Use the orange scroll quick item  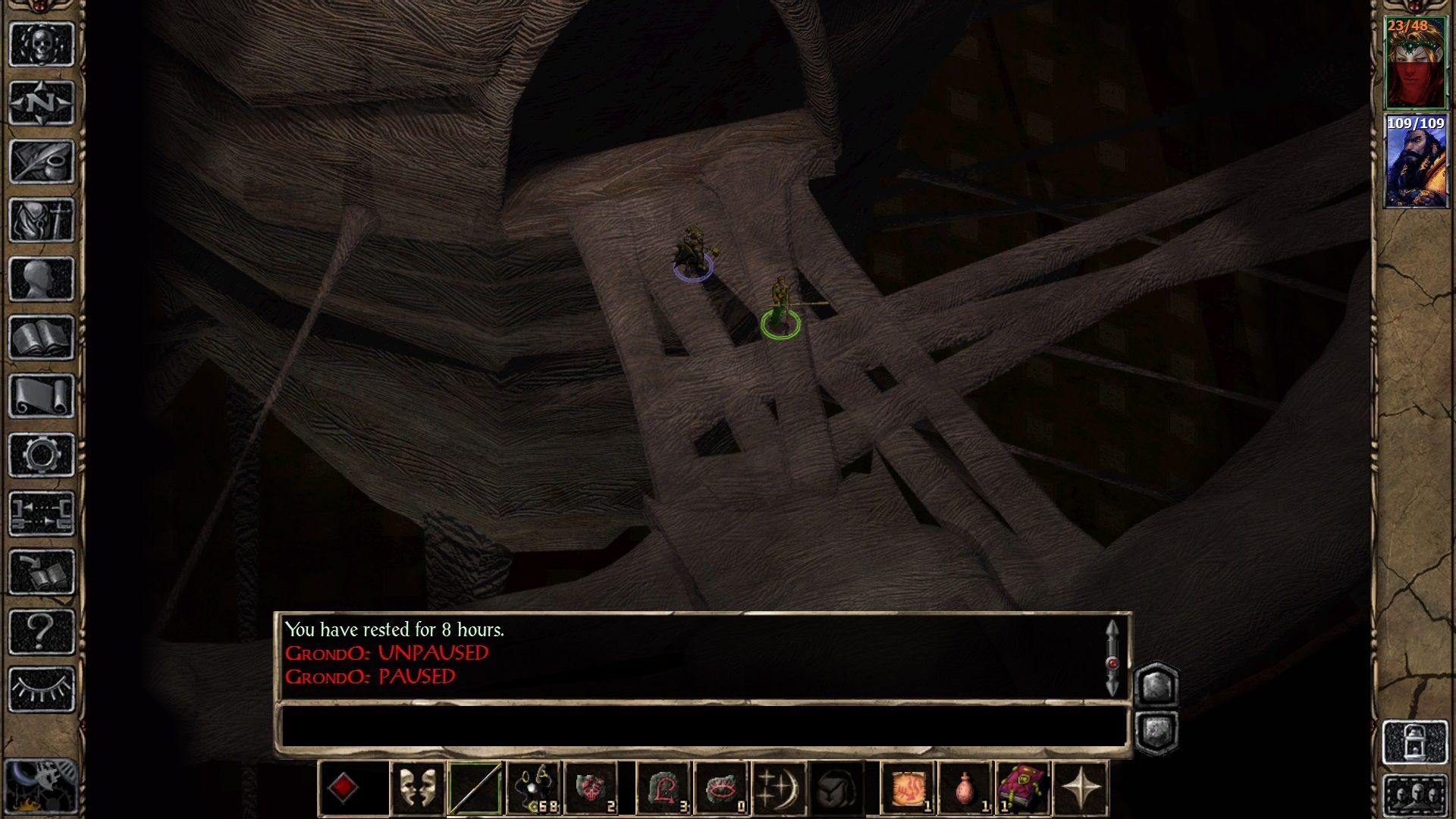click(x=908, y=789)
